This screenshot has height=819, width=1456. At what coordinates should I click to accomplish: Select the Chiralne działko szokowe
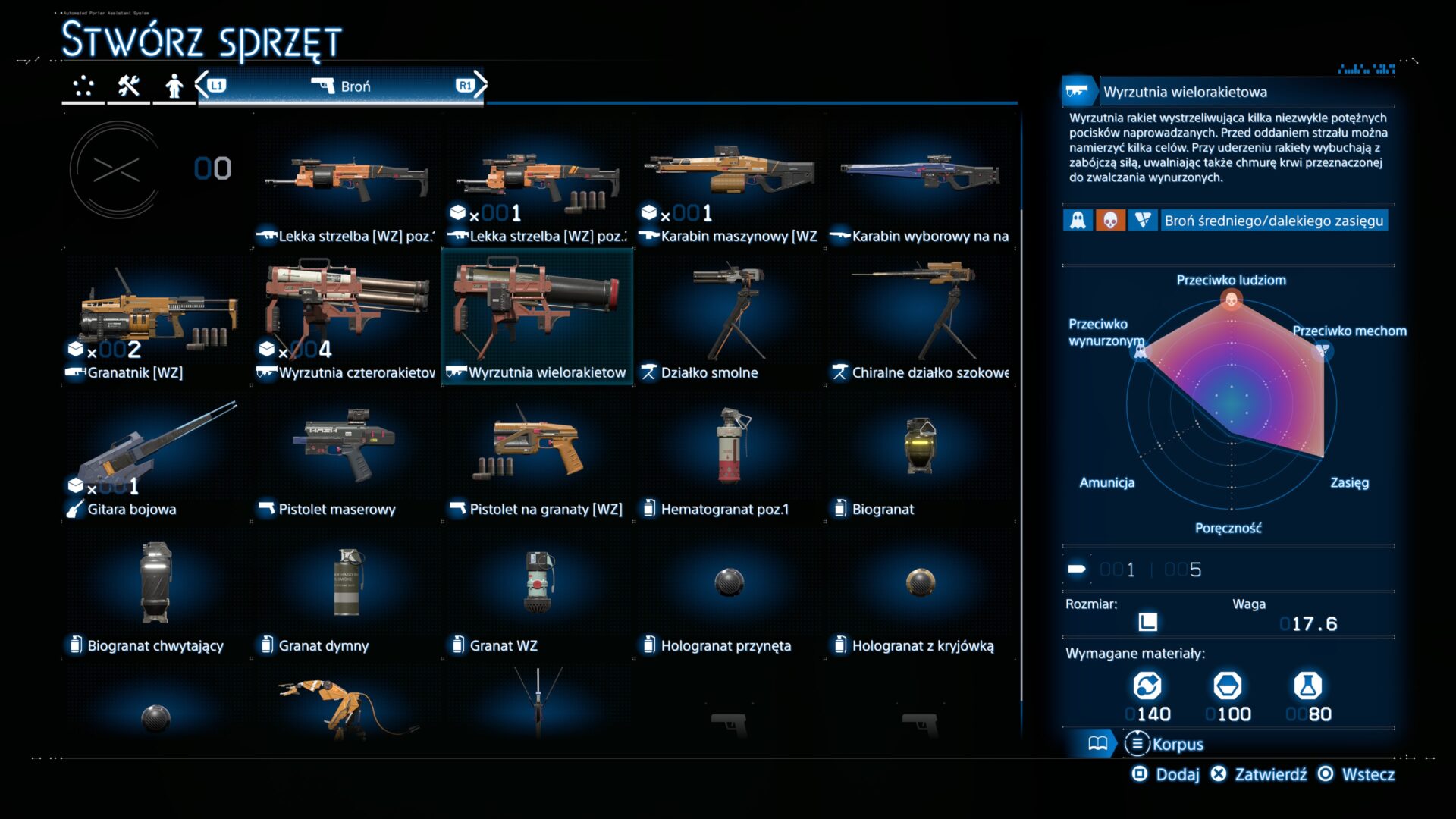pos(920,321)
